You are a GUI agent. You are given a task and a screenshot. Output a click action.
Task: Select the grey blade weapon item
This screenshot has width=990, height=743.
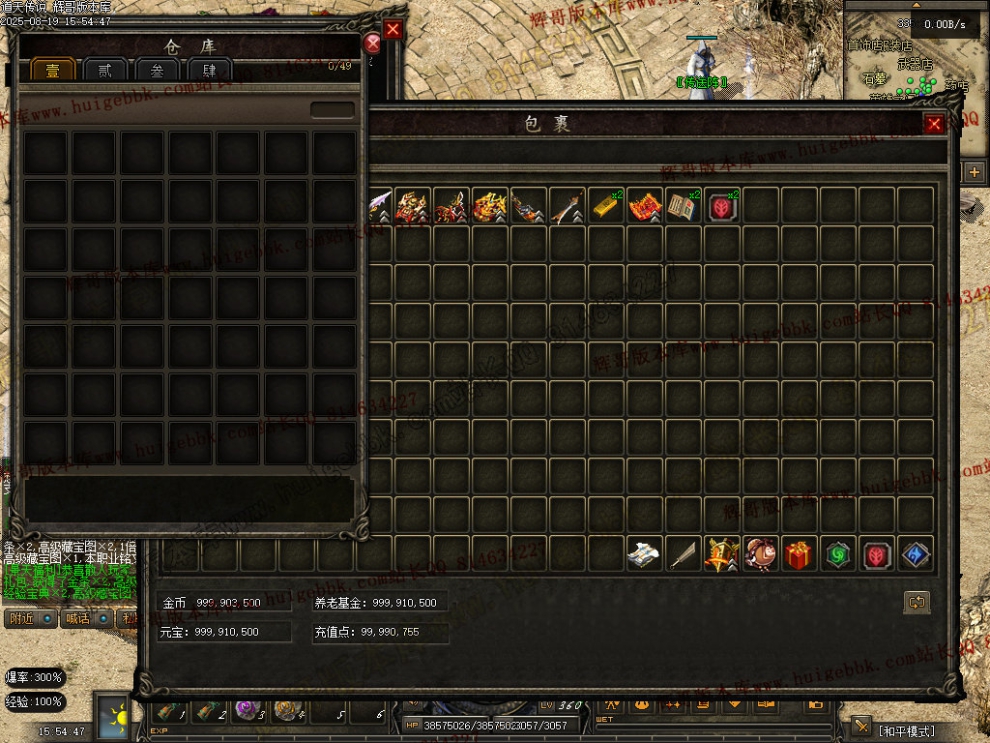(683, 555)
